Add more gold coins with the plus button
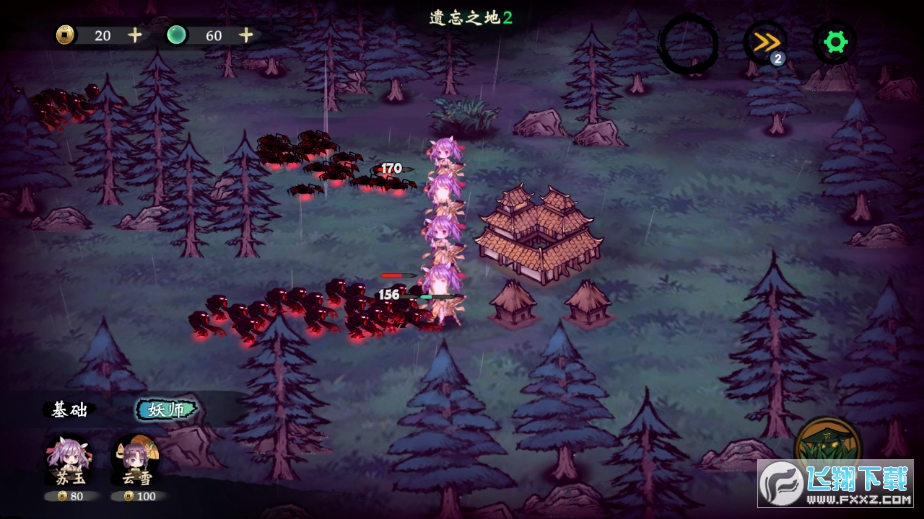The image size is (924, 519). coord(135,36)
